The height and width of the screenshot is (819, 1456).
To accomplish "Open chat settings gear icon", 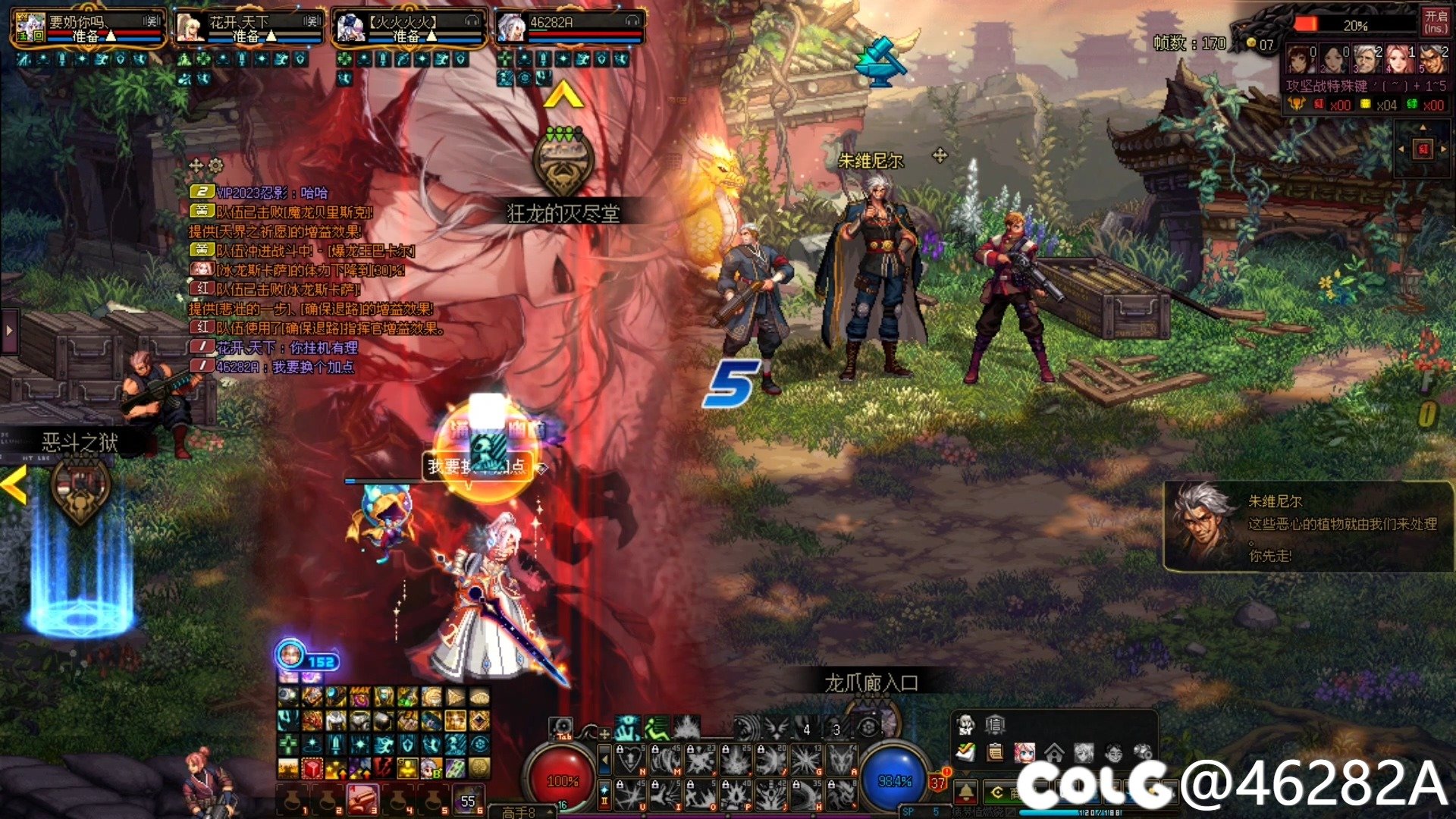I will click(215, 165).
